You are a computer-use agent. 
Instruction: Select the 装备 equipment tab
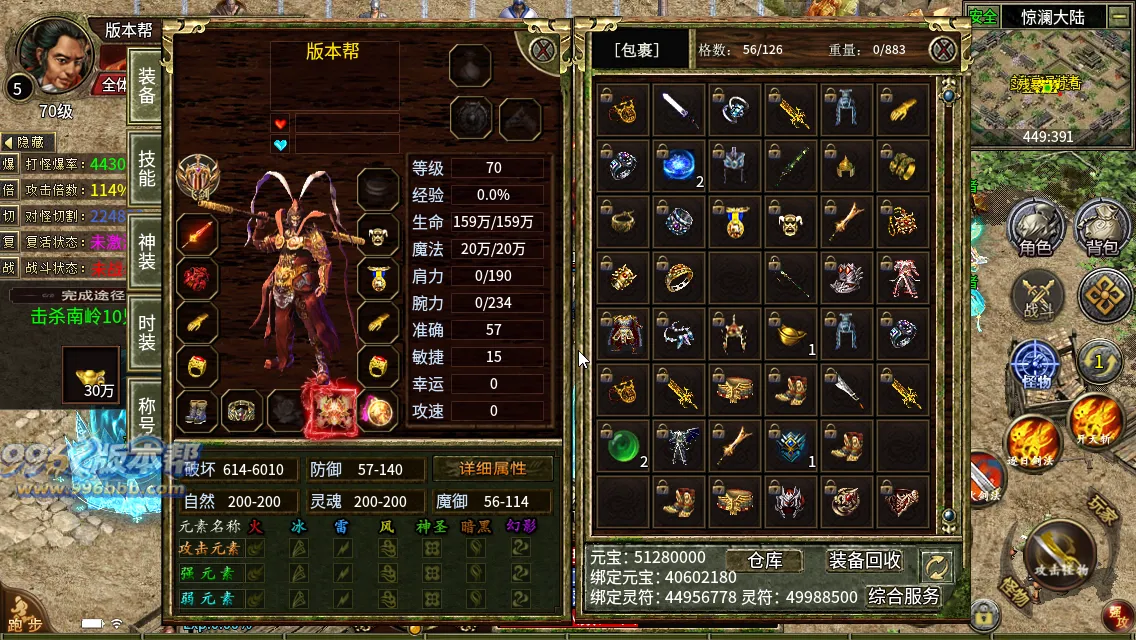click(147, 87)
